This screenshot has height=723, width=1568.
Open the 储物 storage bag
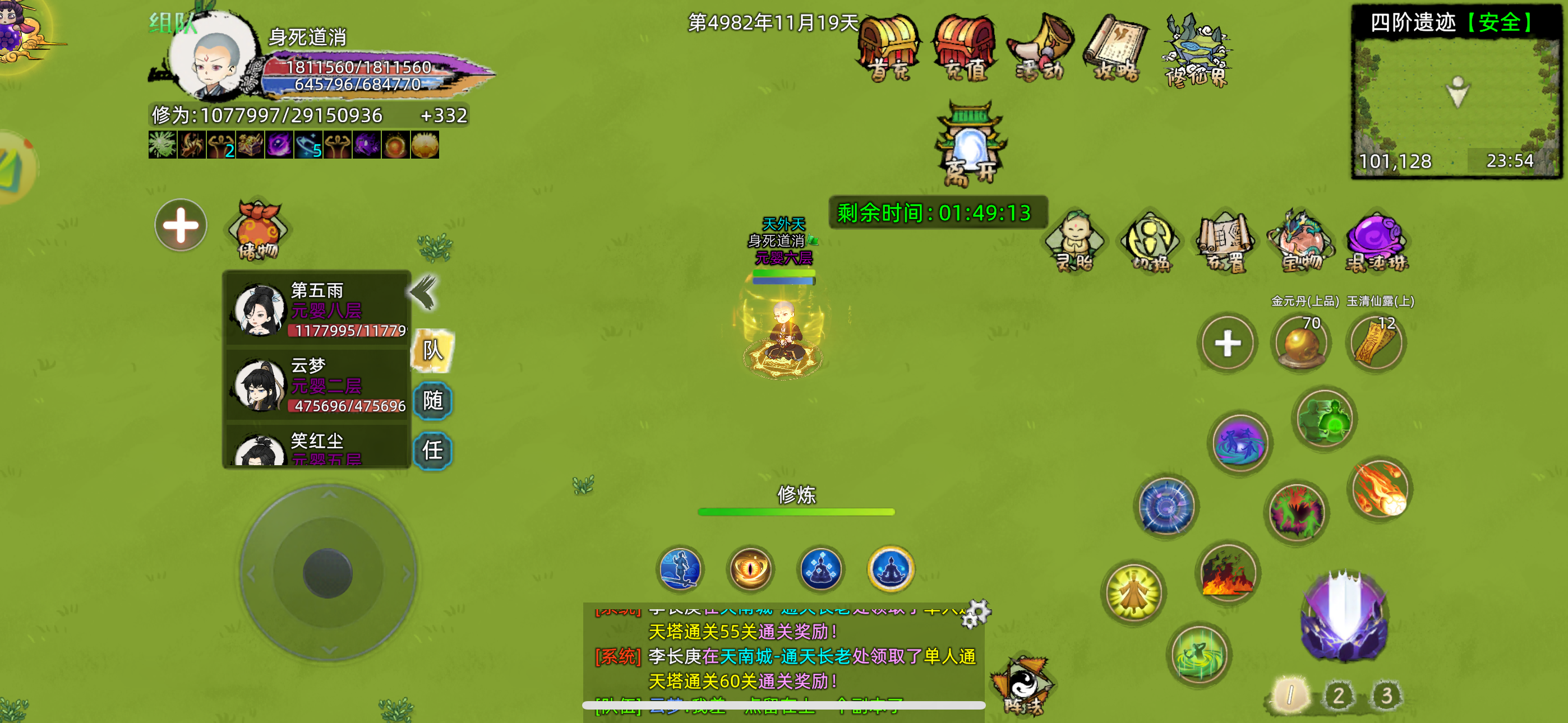257,228
